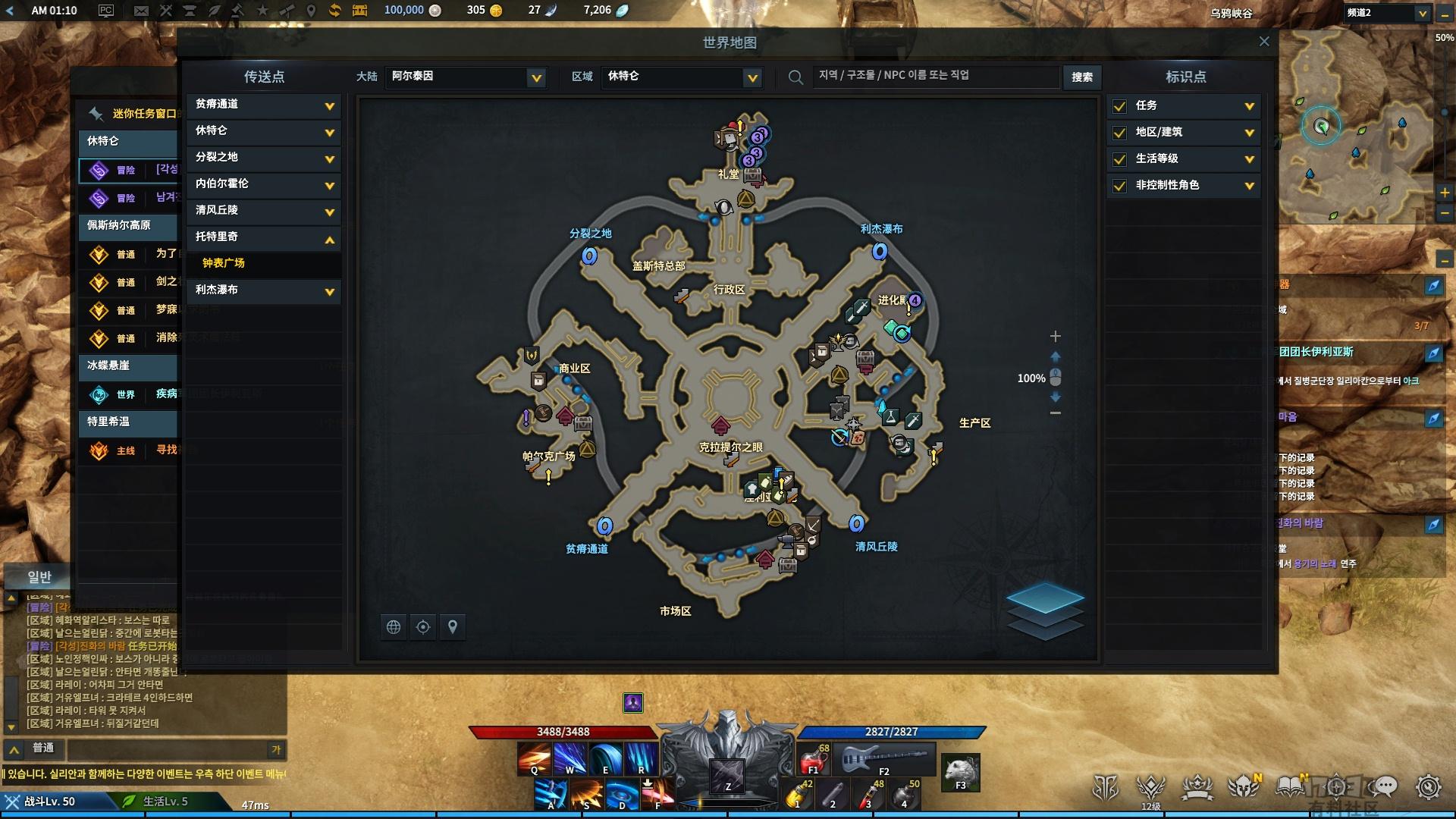
Task: Zoom in the map with plus button
Action: (x=1055, y=336)
